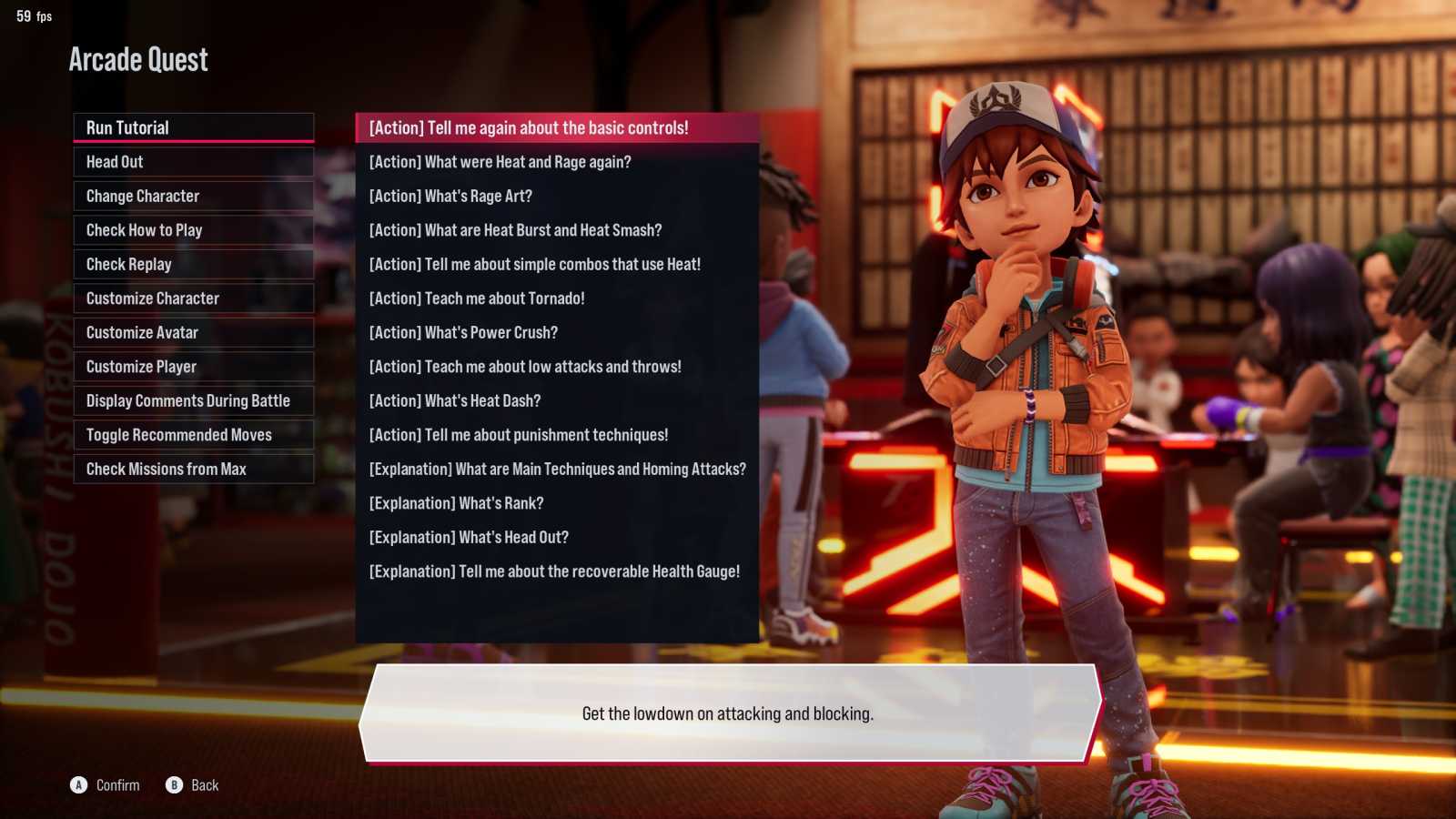Open the punishment techniques tutorial
This screenshot has height=819, width=1456.
click(x=556, y=435)
